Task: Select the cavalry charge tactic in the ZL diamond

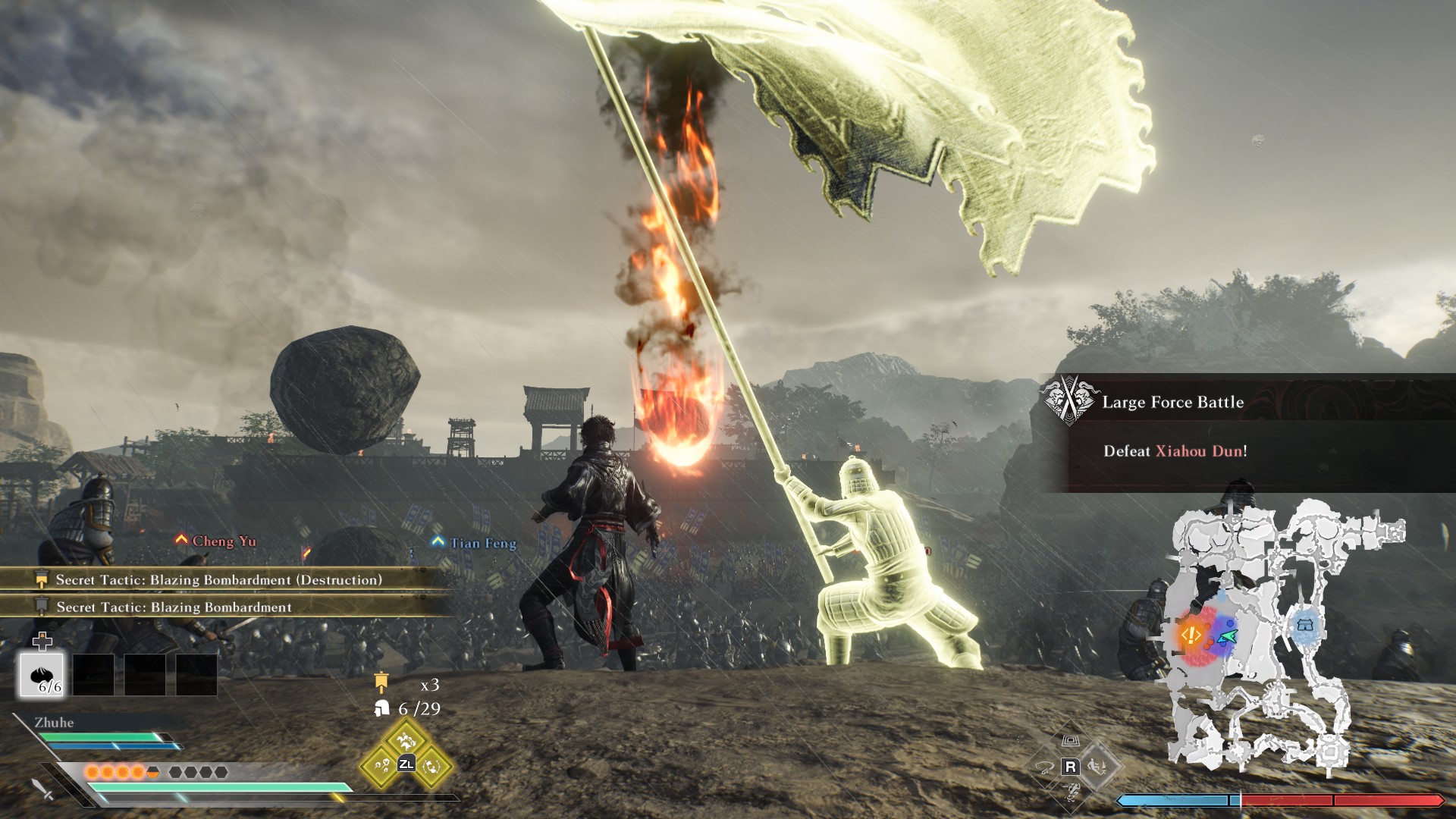Action: 406,742
